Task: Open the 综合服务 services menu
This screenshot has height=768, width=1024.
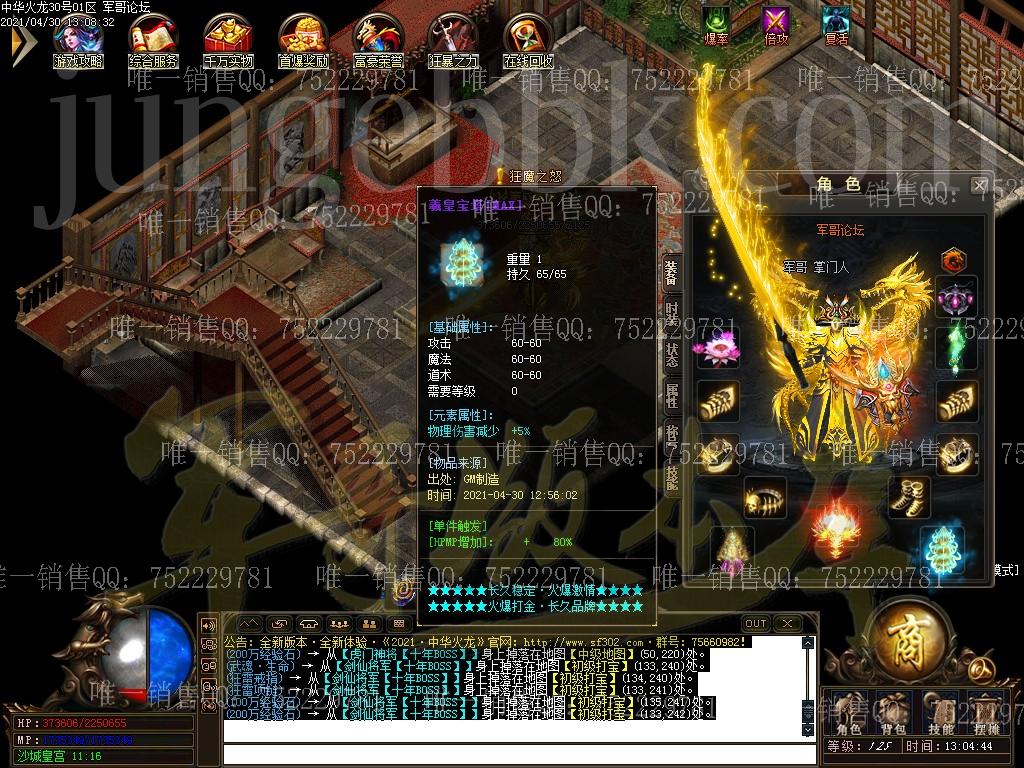Action: (153, 38)
